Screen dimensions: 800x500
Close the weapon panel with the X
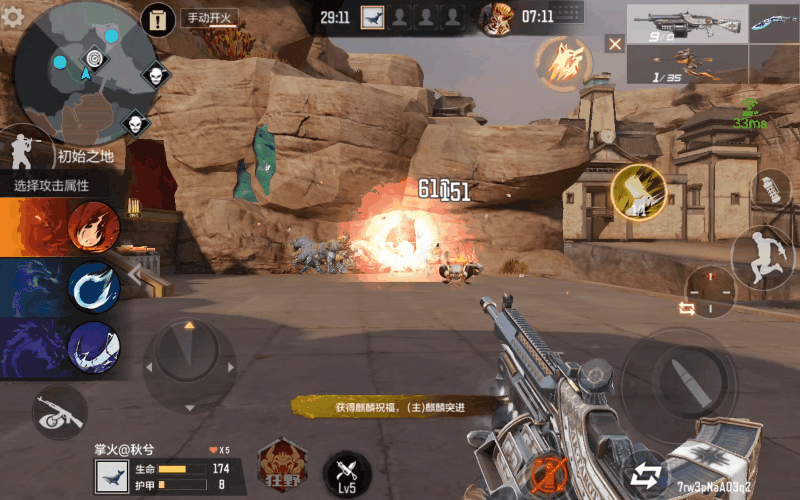[x=615, y=44]
